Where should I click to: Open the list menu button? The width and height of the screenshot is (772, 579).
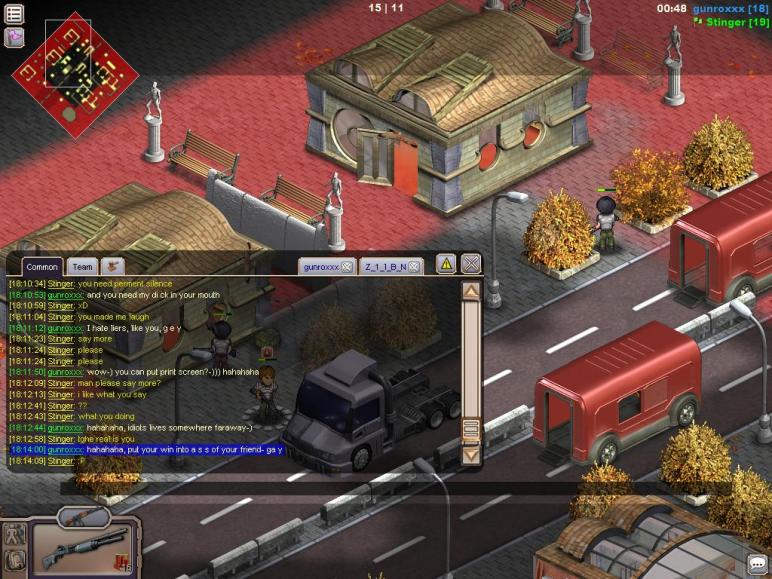[x=15, y=14]
